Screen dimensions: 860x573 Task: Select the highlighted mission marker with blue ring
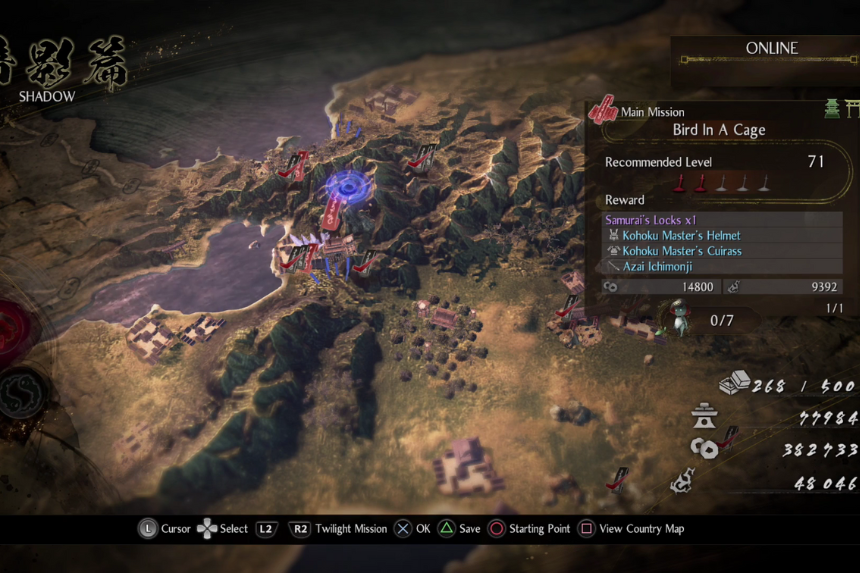[x=347, y=186]
